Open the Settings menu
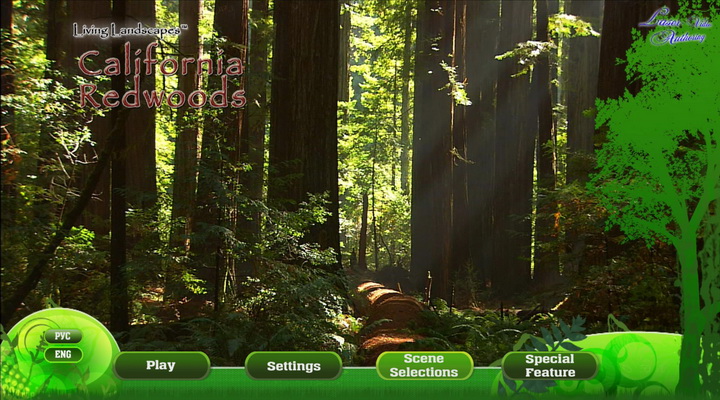The width and height of the screenshot is (720, 400). pyautogui.click(x=293, y=366)
